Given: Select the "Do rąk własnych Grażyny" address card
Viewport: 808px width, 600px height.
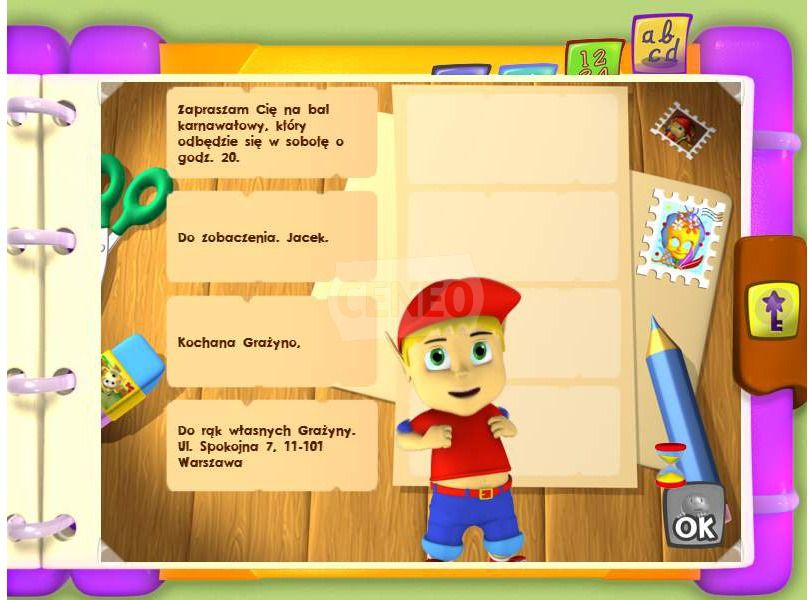Looking at the screenshot, I should pos(271,446).
